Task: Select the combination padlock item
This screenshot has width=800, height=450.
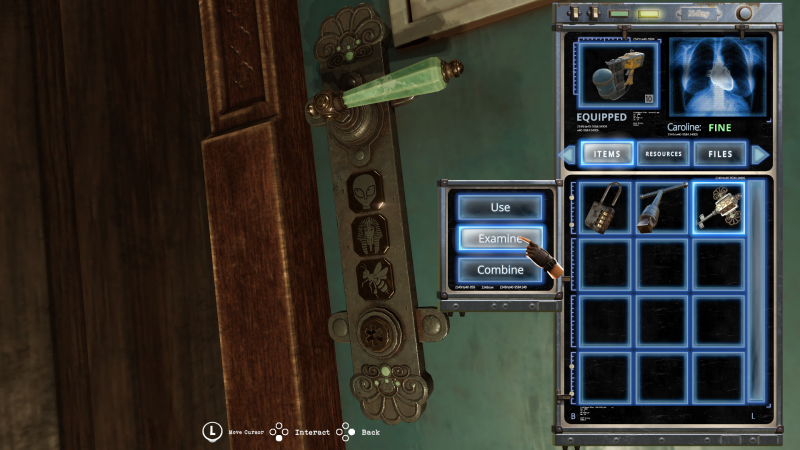Action: [x=605, y=207]
